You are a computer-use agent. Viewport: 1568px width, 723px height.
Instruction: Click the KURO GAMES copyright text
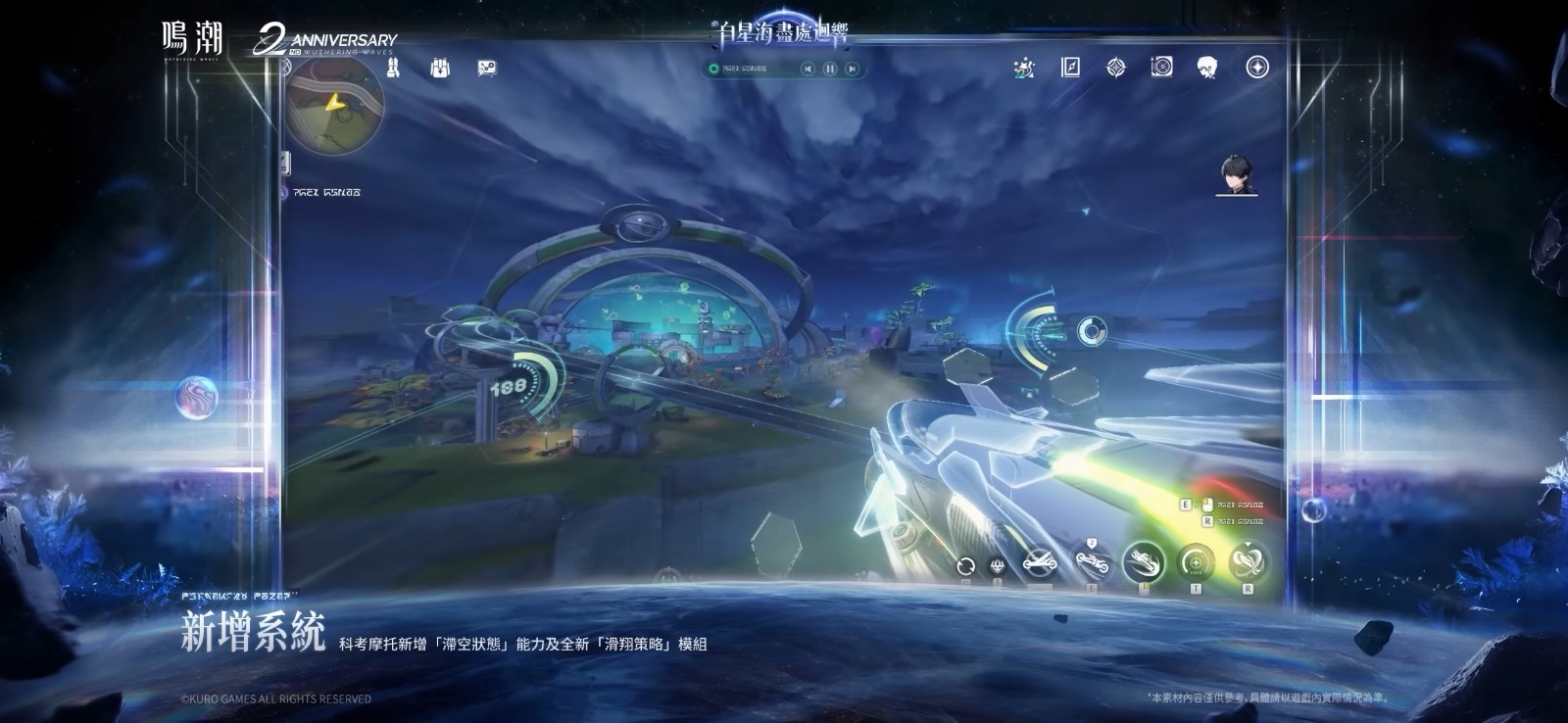click(278, 699)
